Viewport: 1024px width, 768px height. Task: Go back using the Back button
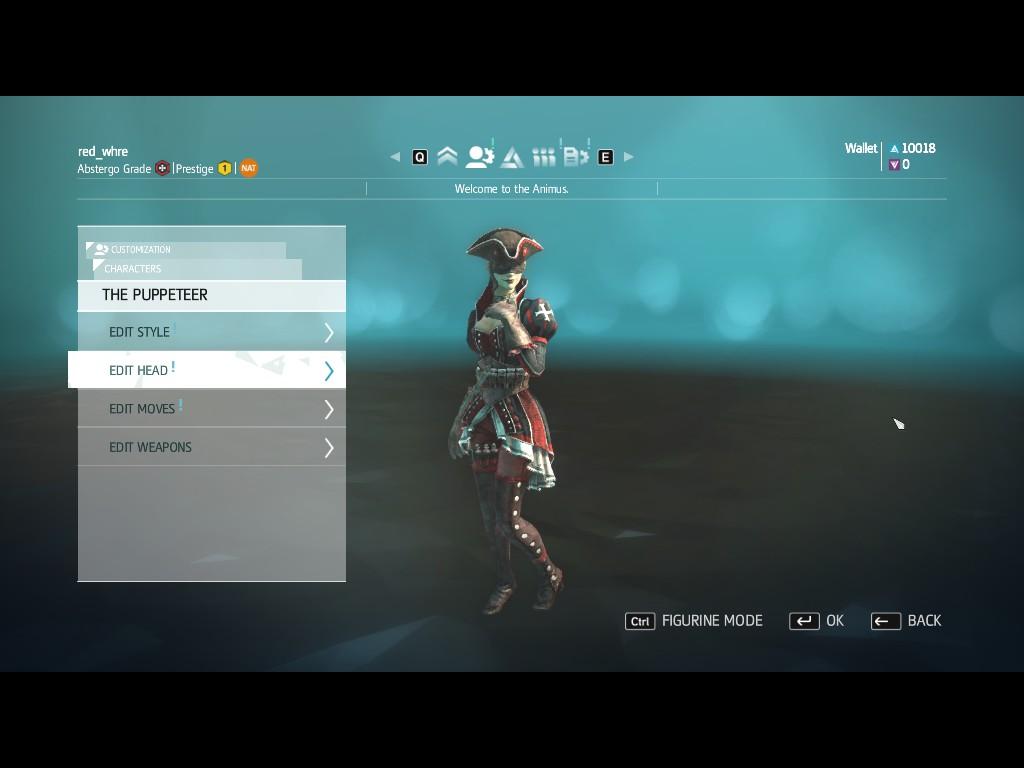point(906,621)
